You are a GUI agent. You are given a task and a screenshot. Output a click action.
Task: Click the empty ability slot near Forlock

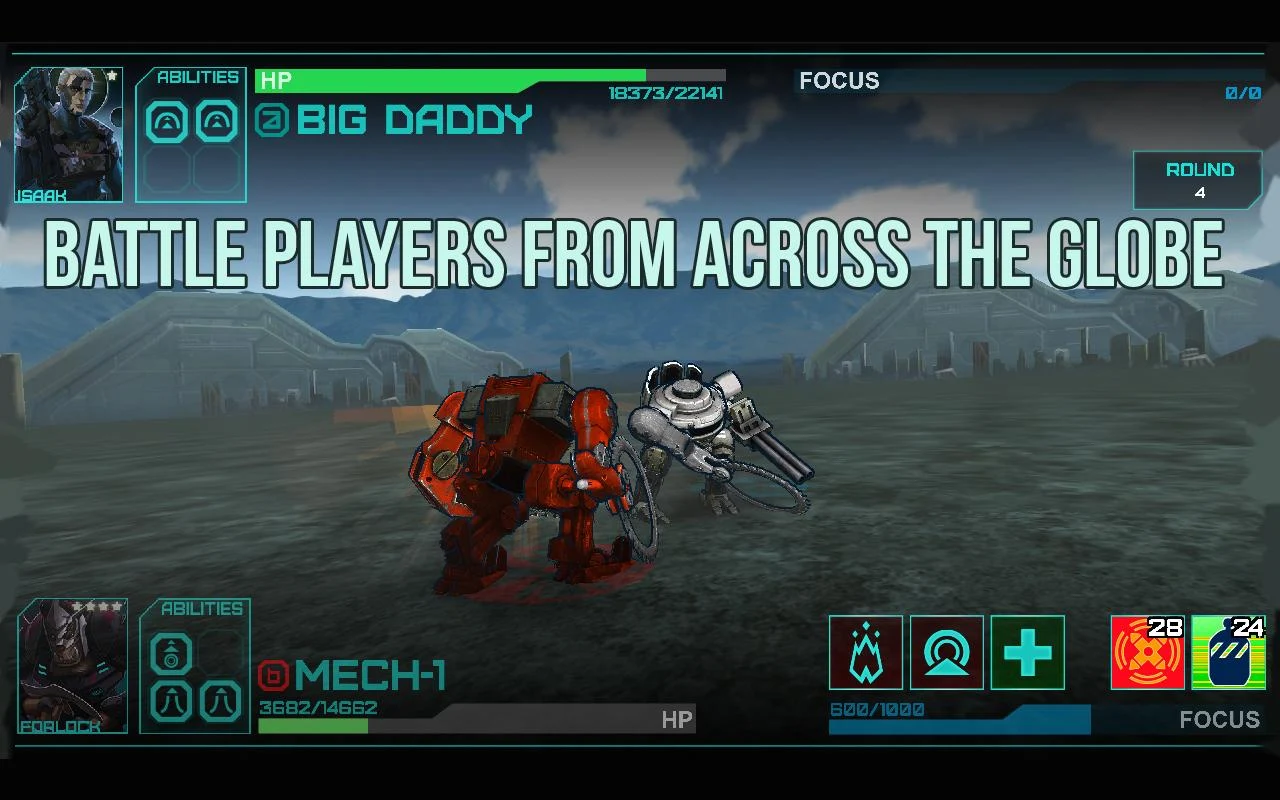222,649
